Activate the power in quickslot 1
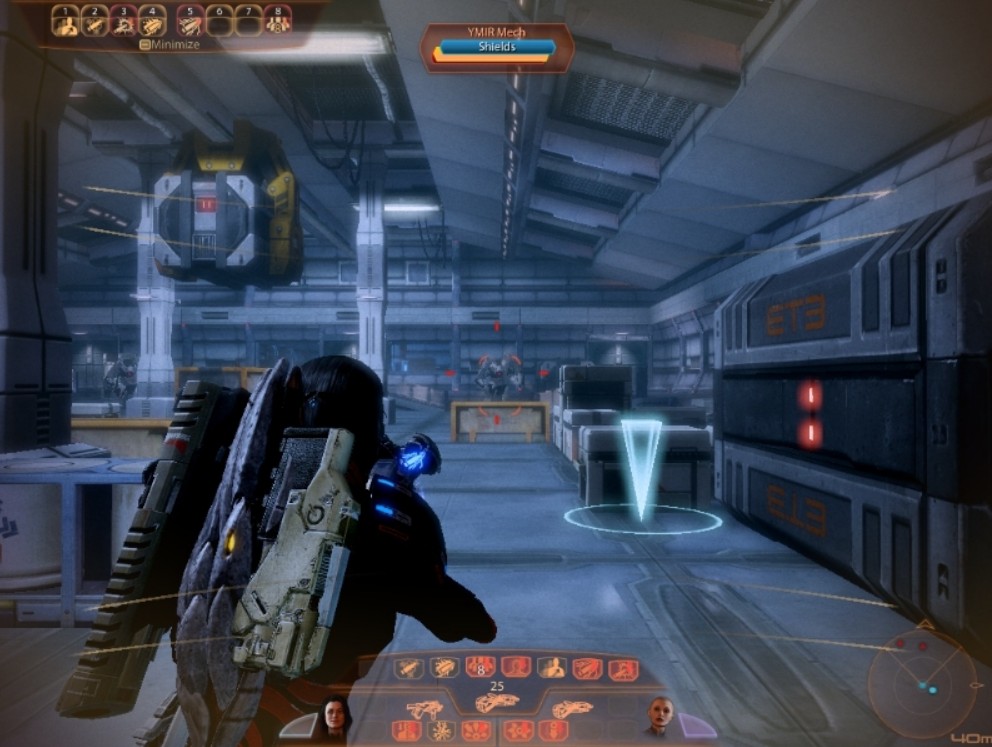Viewport: 992px width, 747px height. pyautogui.click(x=65, y=23)
